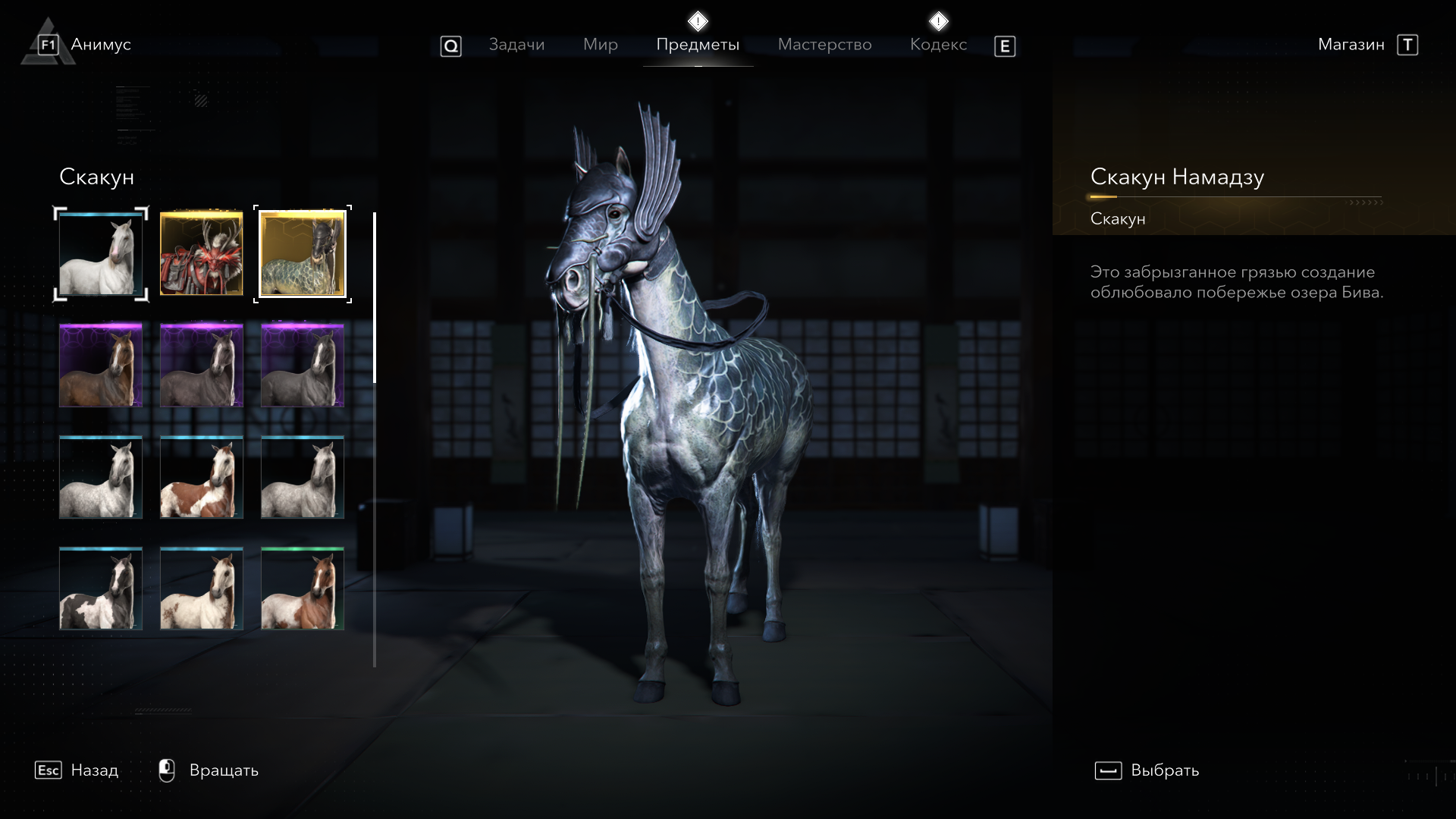The height and width of the screenshot is (819, 1456).
Task: Select the Предметы tab
Action: pyautogui.click(x=698, y=45)
